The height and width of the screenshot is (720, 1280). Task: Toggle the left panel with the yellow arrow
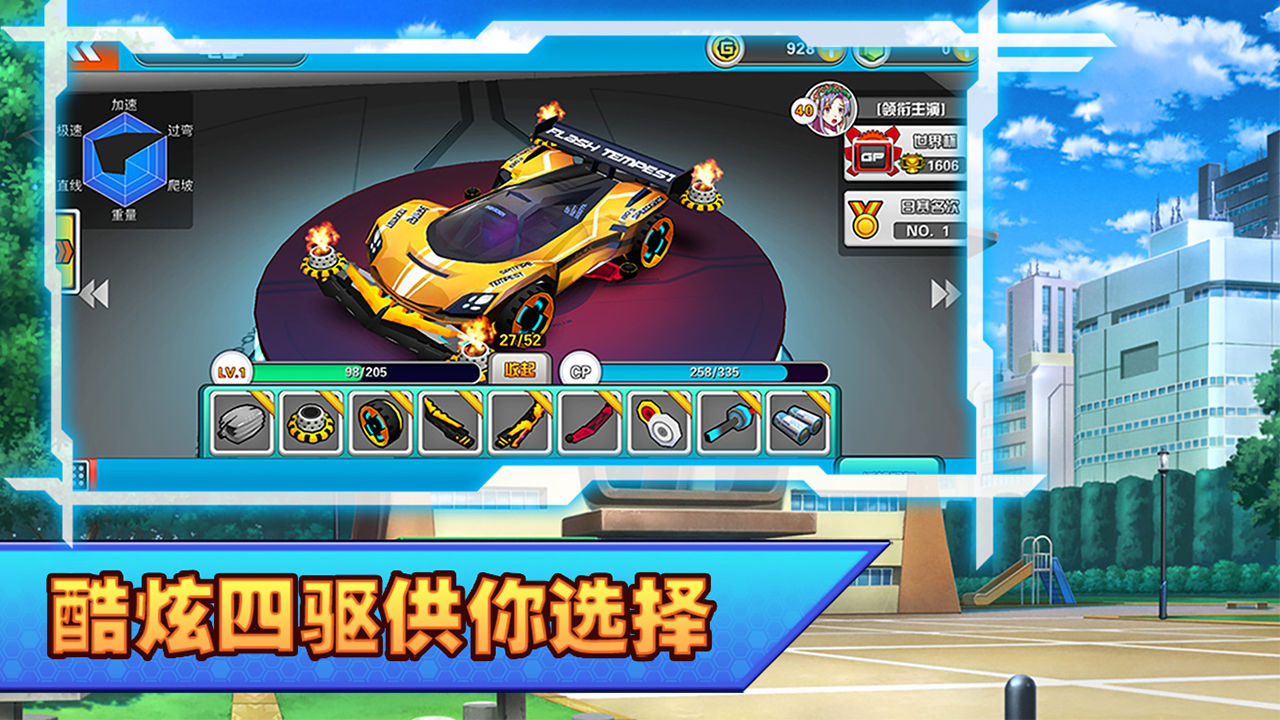point(66,248)
